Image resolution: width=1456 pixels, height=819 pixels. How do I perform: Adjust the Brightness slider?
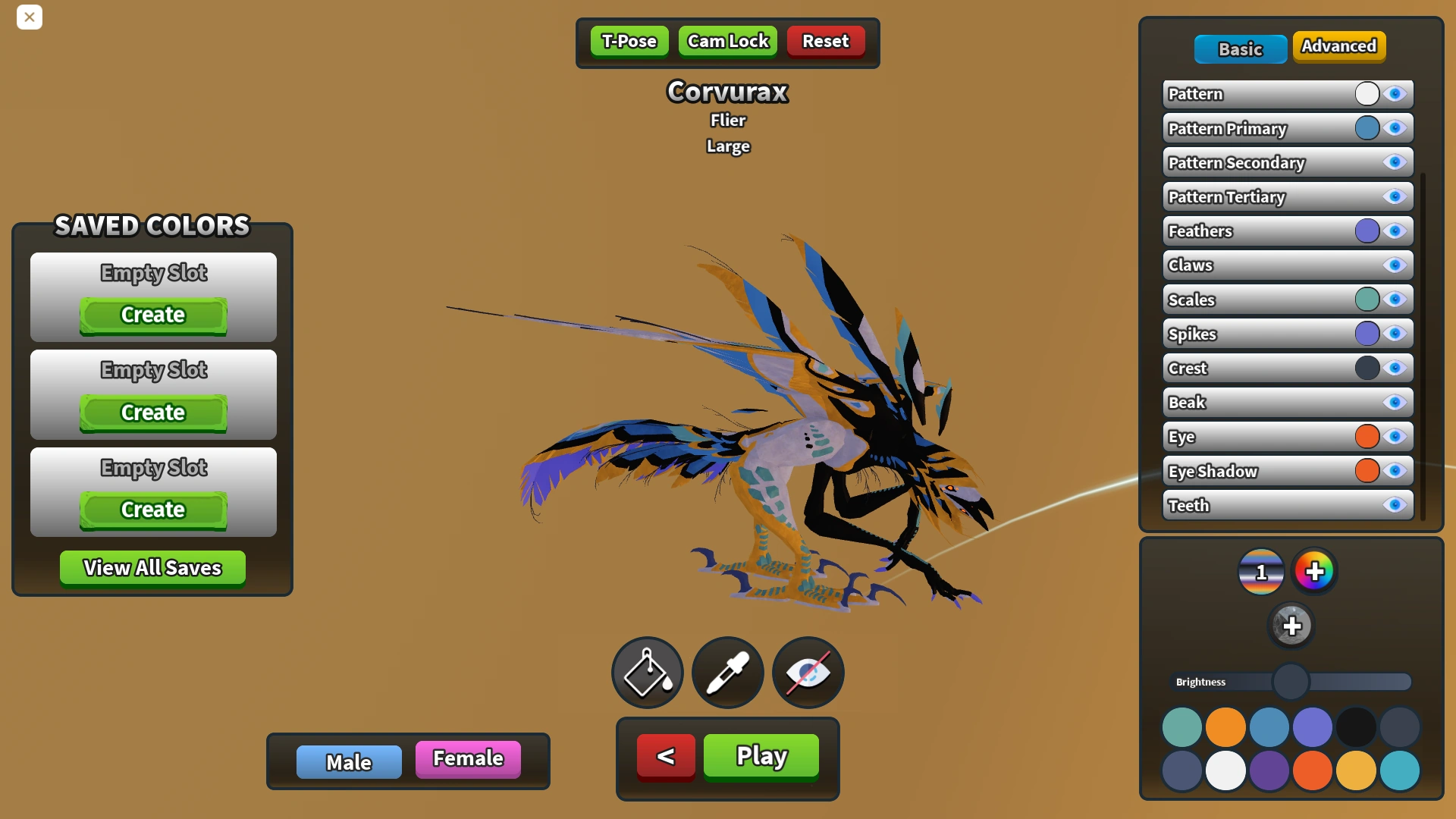click(1291, 682)
